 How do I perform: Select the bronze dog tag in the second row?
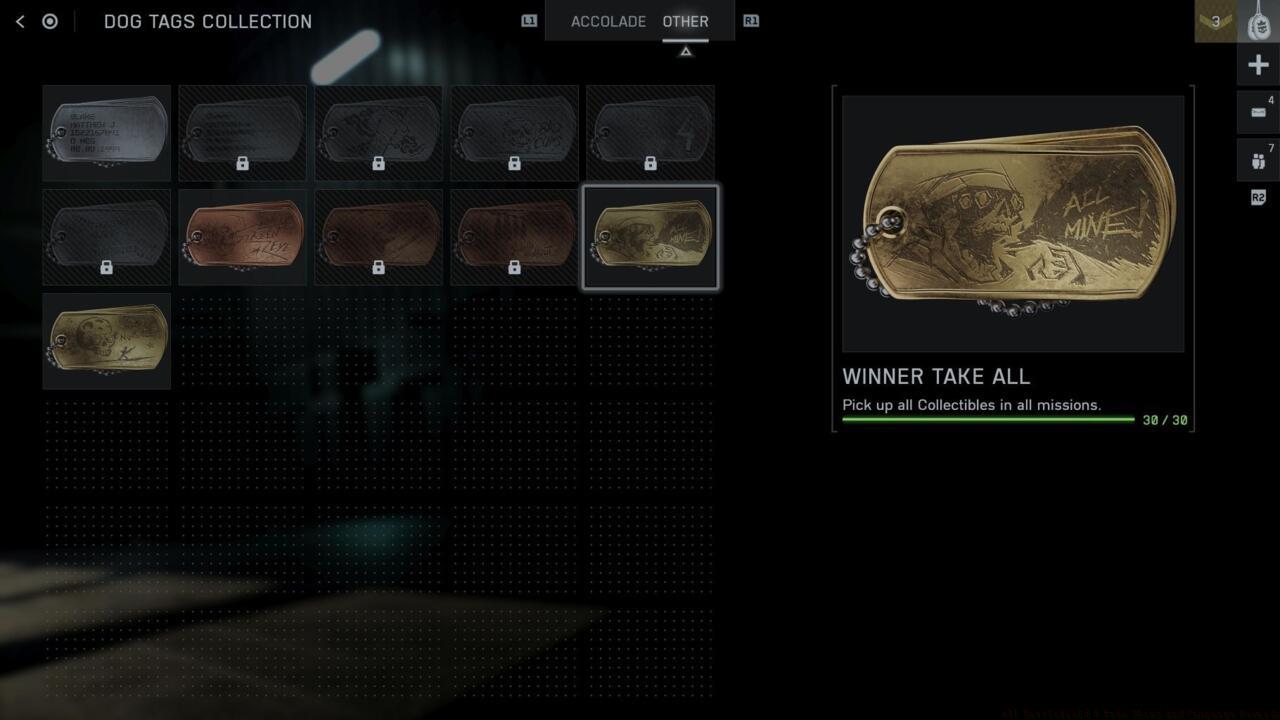click(242, 236)
